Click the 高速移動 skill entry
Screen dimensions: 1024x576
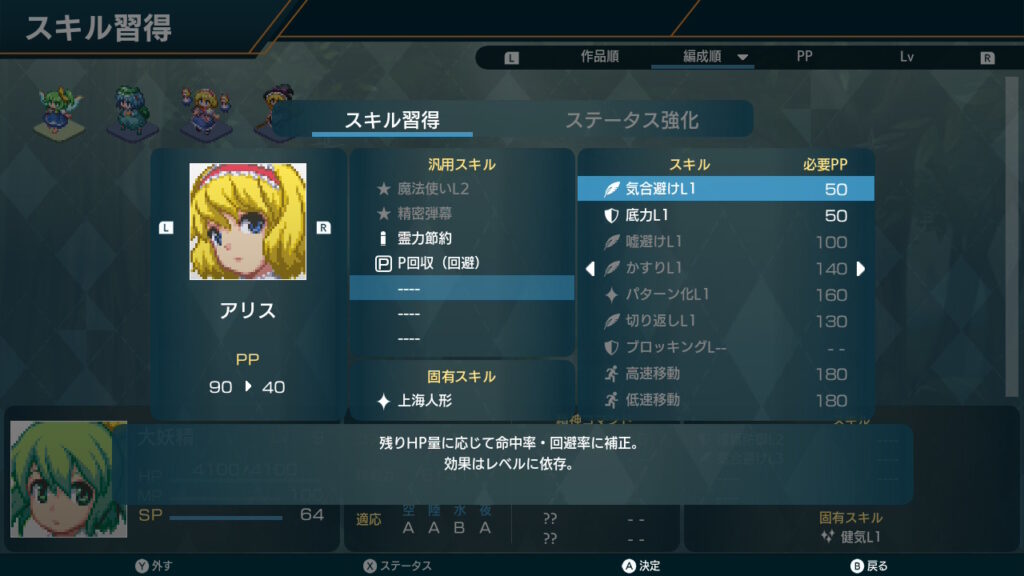725,374
